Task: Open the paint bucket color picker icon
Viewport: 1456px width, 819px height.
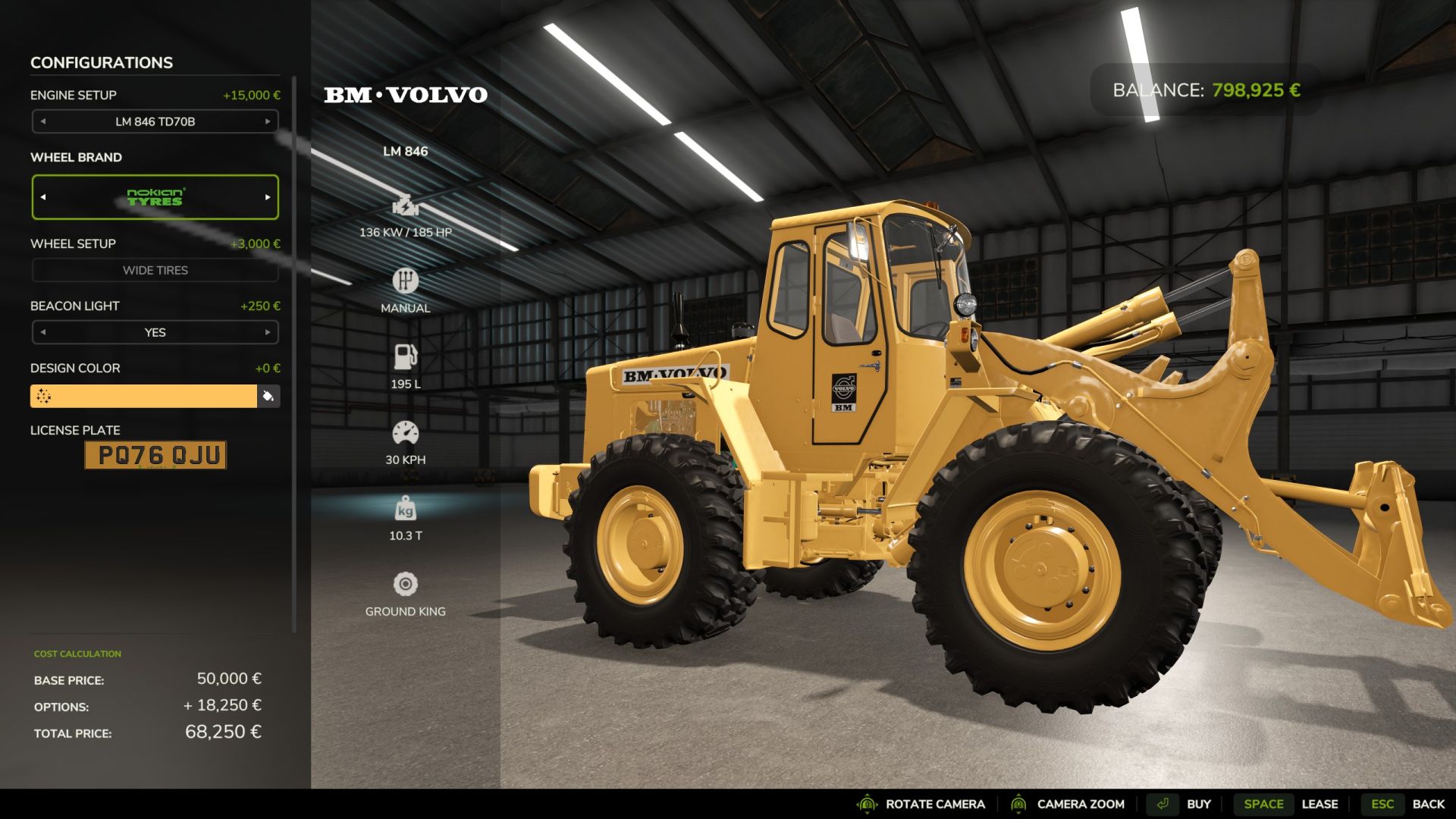Action: 268,396
